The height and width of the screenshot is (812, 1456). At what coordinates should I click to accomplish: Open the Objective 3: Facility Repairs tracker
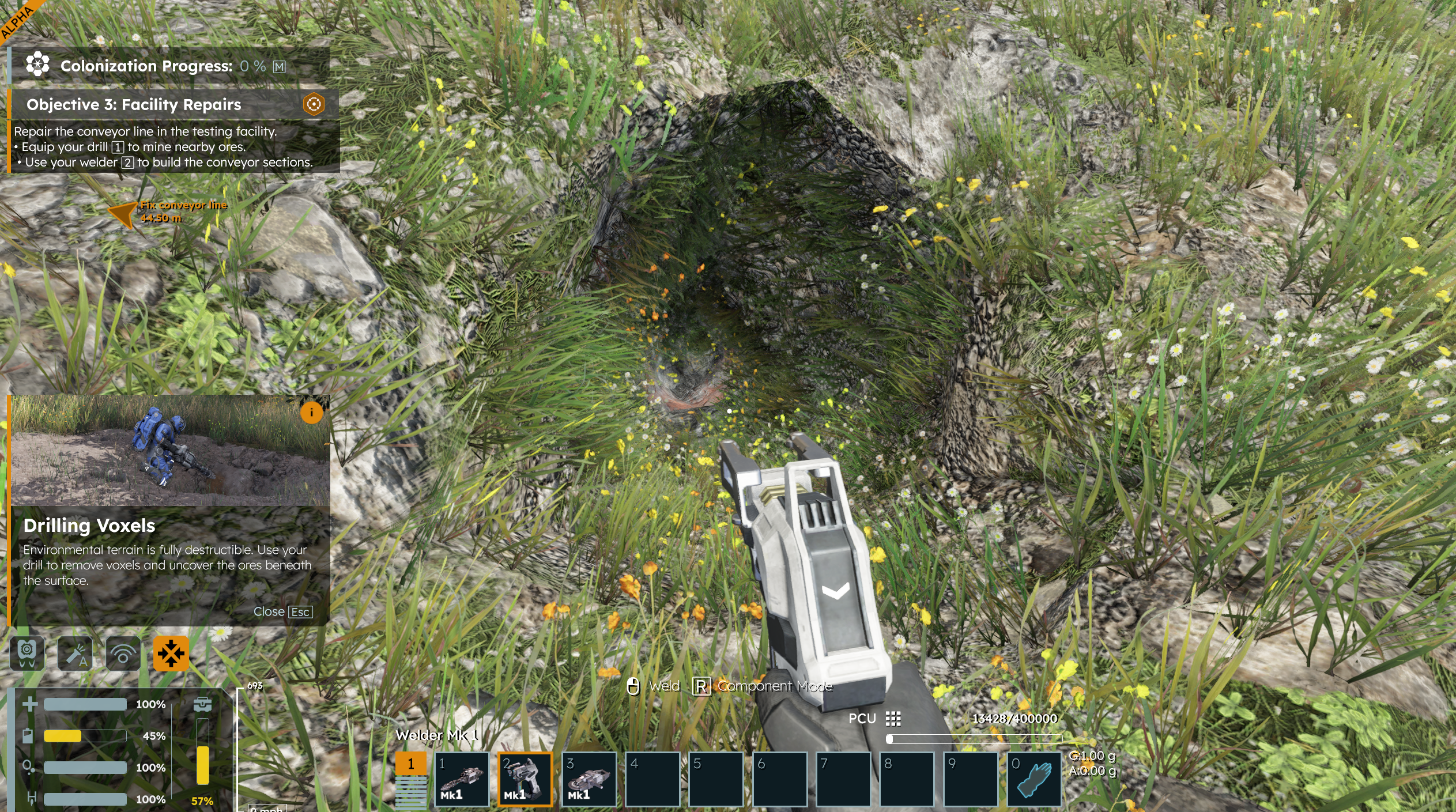point(134,104)
